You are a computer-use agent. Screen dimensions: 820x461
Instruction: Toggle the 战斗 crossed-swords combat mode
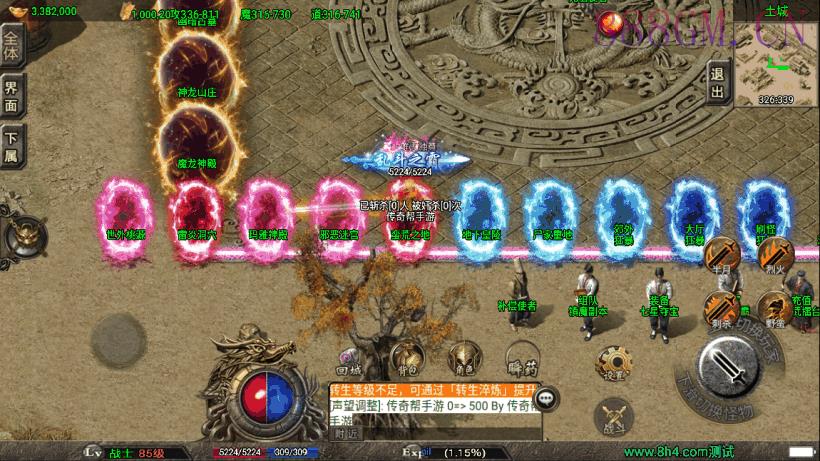(612, 417)
